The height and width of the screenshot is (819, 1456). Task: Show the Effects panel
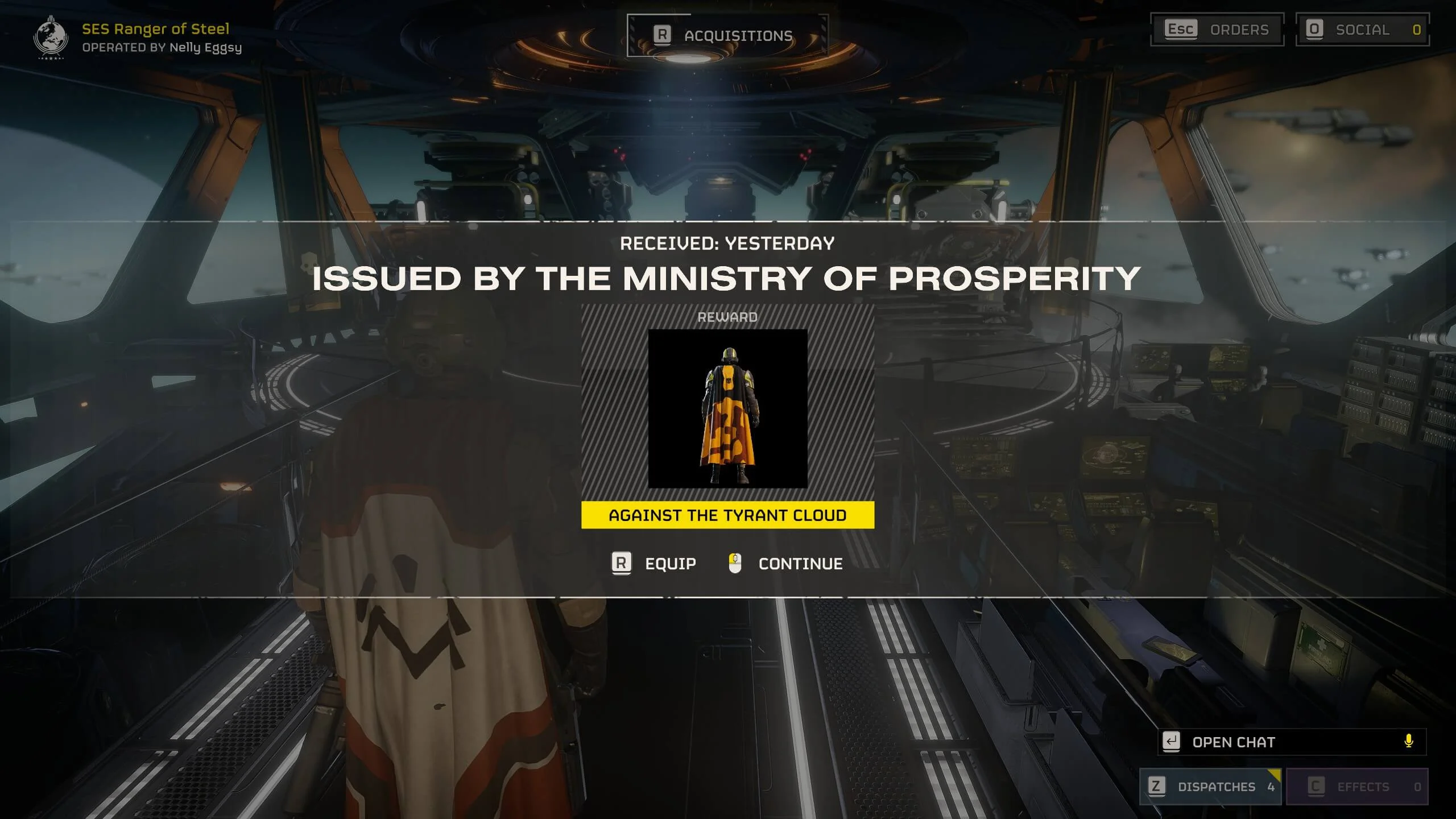pos(1357,787)
